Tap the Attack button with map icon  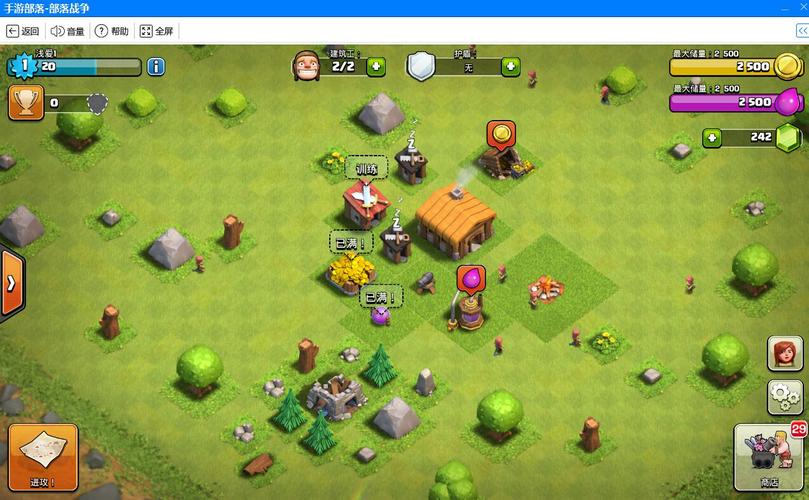tap(43, 457)
